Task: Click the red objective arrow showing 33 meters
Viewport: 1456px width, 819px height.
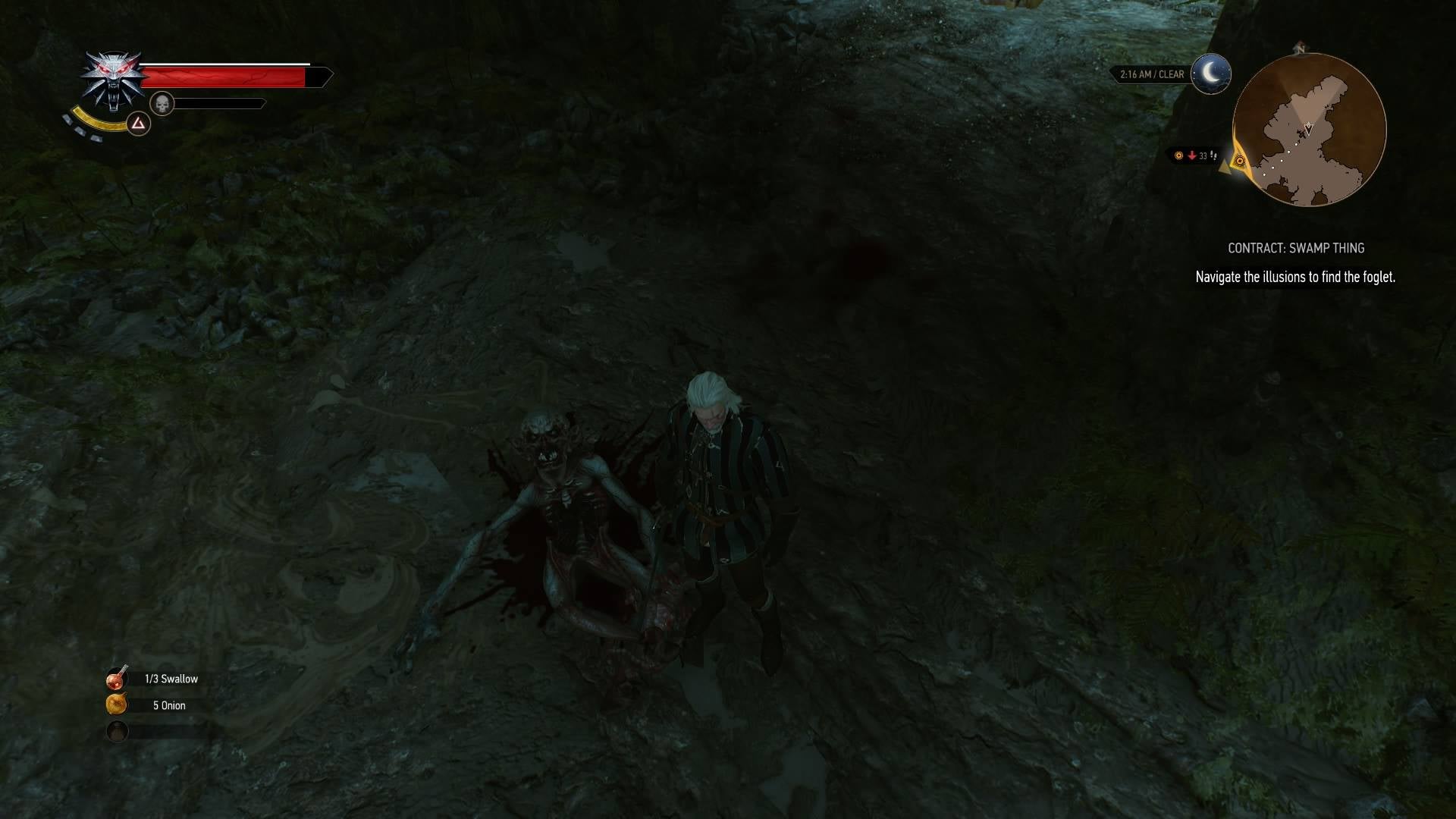Action: 1192,155
